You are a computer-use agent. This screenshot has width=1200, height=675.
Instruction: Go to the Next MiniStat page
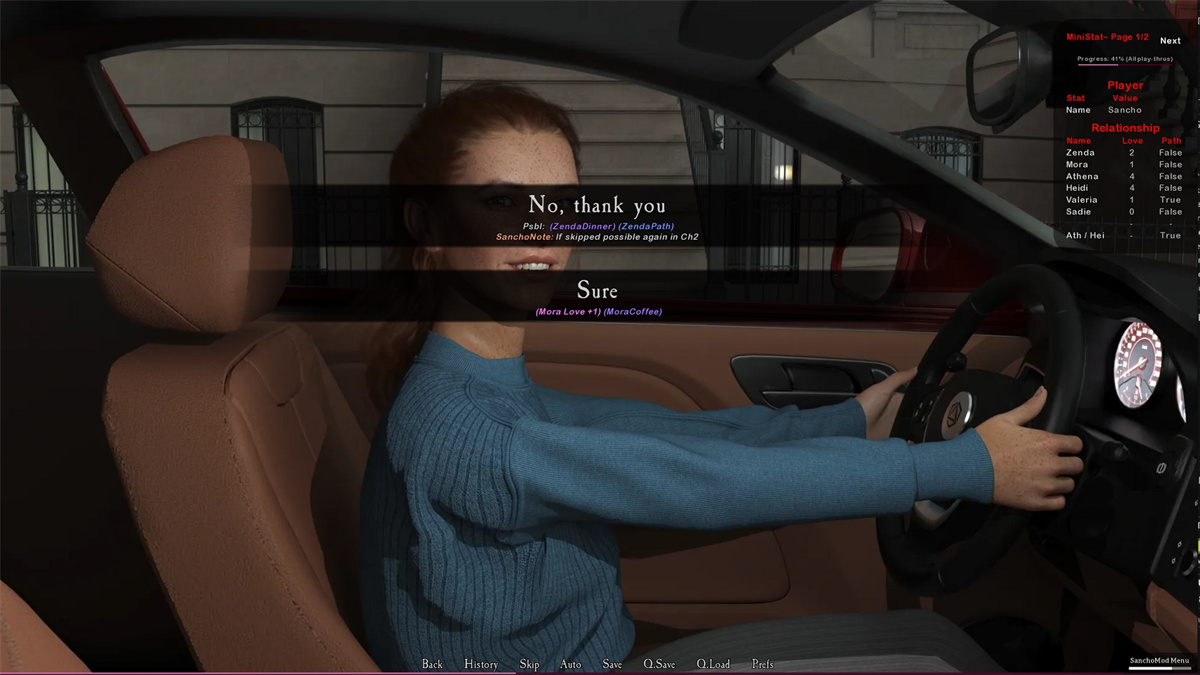[x=1170, y=41]
